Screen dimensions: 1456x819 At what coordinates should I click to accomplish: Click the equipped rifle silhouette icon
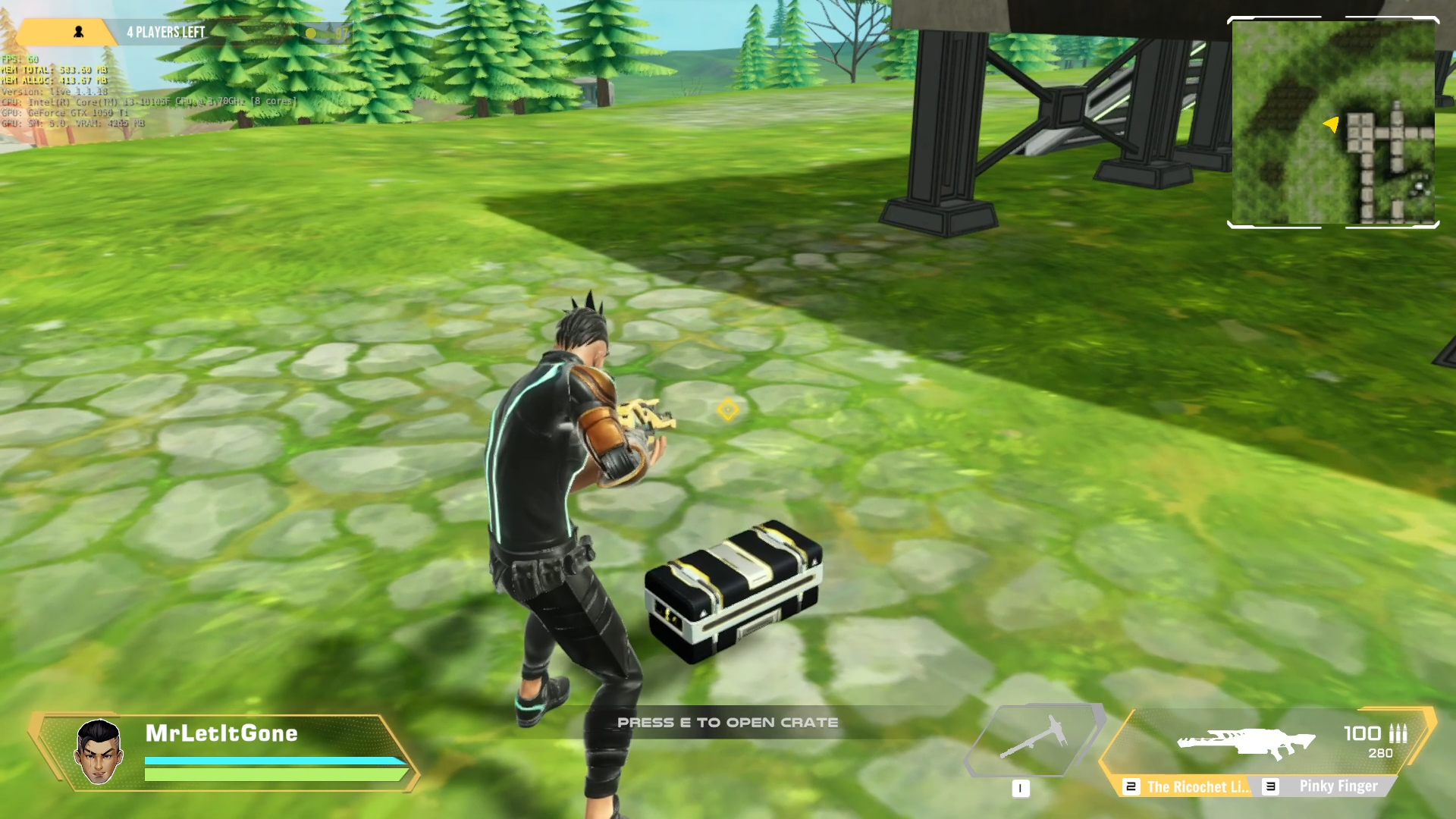[1245, 742]
